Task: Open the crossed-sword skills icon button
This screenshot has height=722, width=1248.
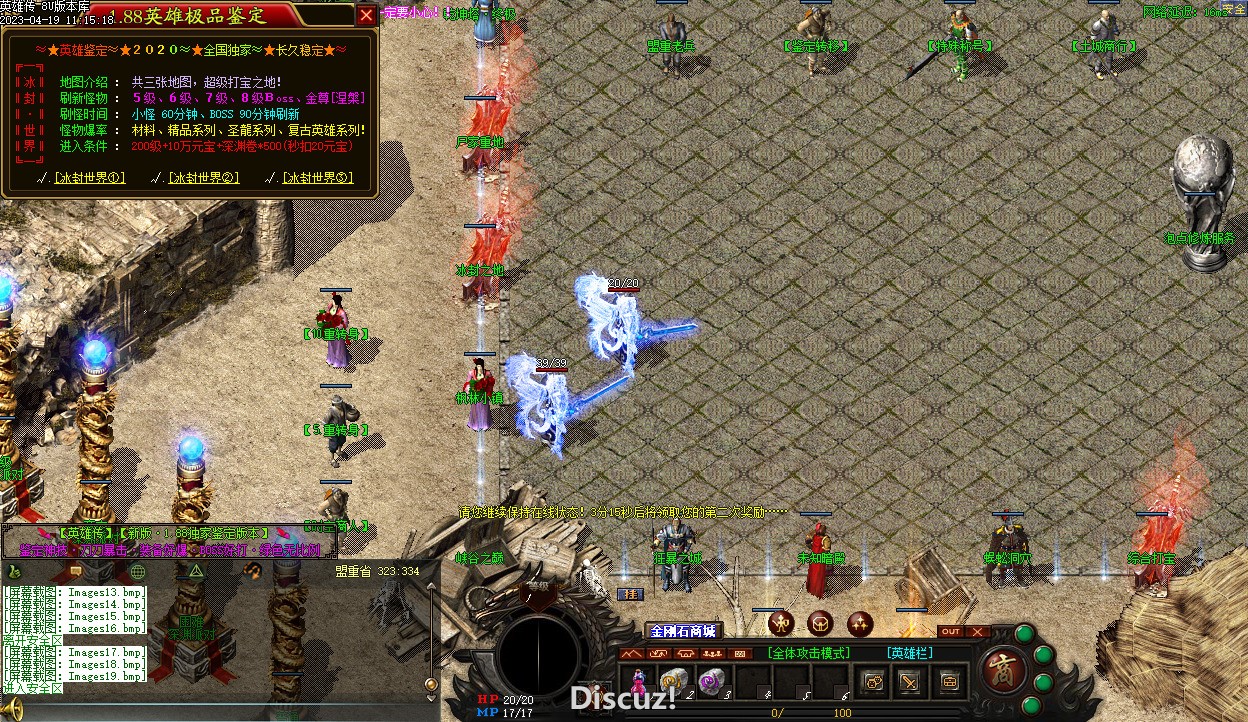Action: [x=909, y=682]
